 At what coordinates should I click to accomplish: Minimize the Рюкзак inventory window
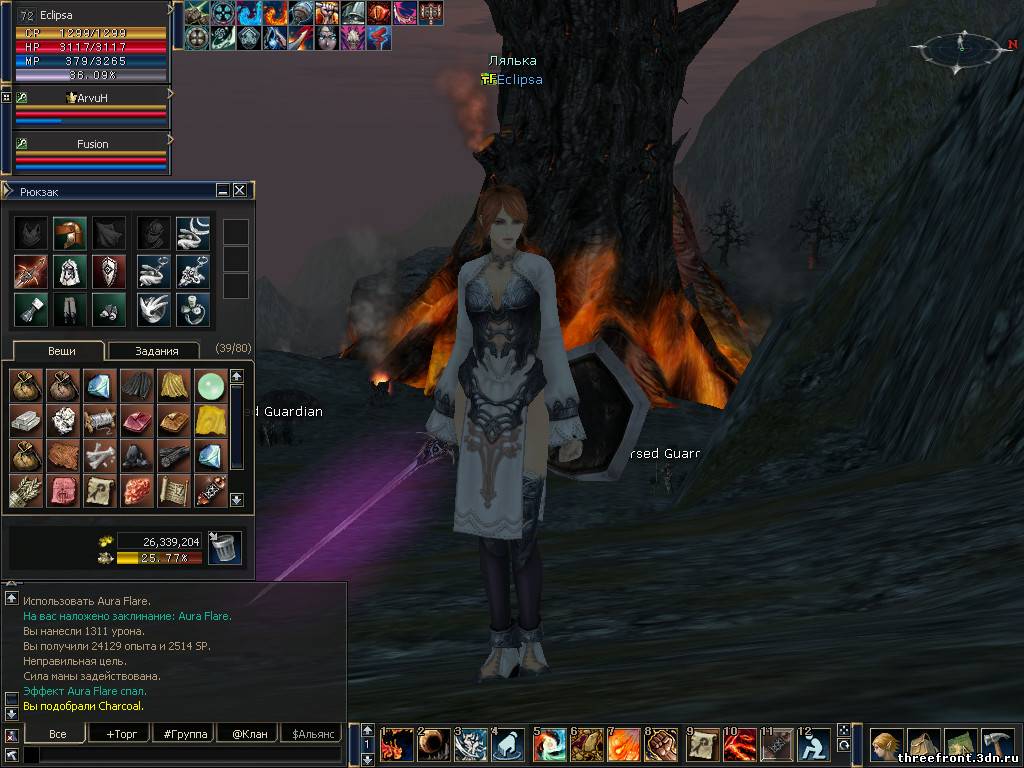223,190
